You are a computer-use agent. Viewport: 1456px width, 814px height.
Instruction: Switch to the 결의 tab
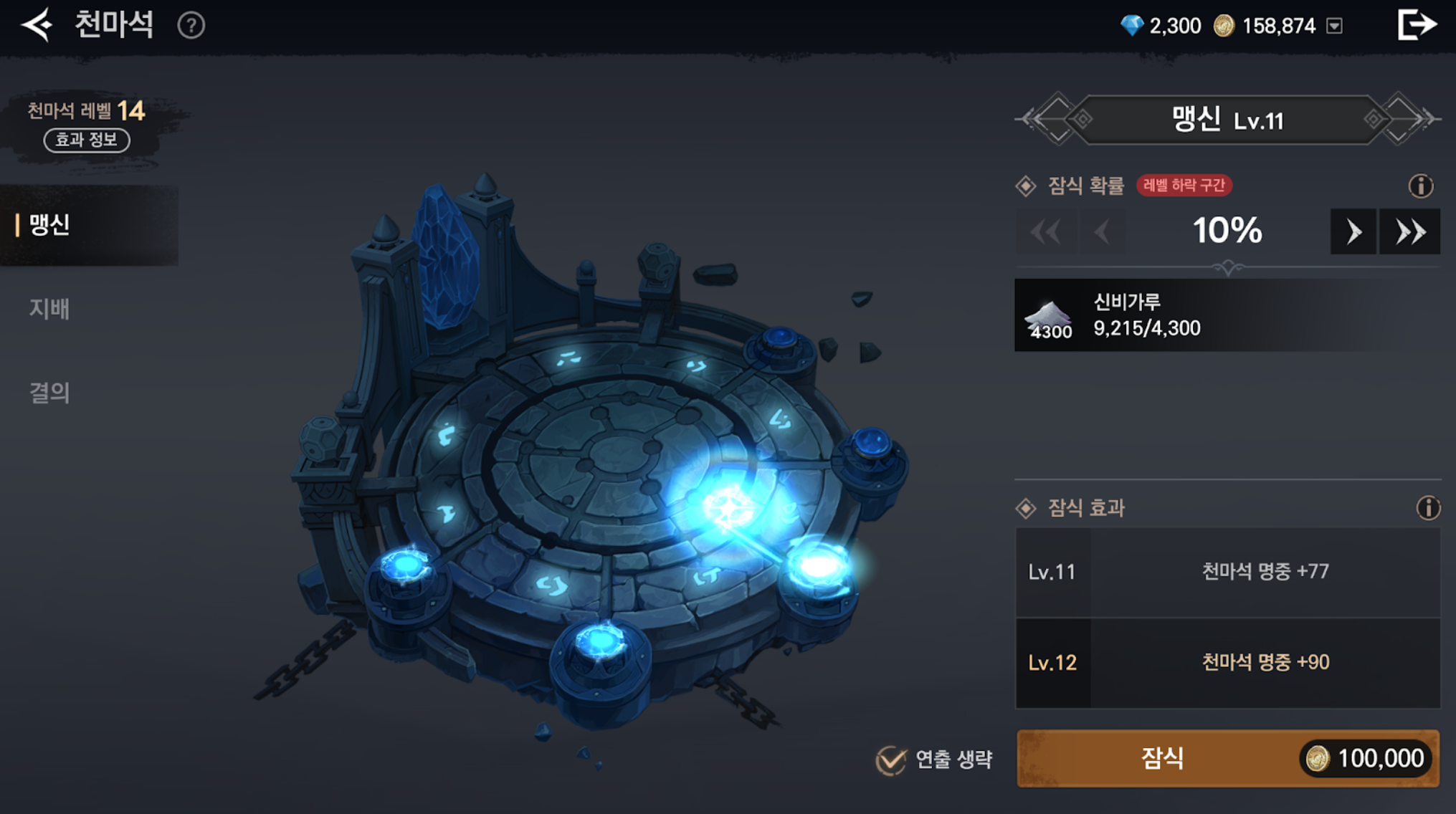49,393
